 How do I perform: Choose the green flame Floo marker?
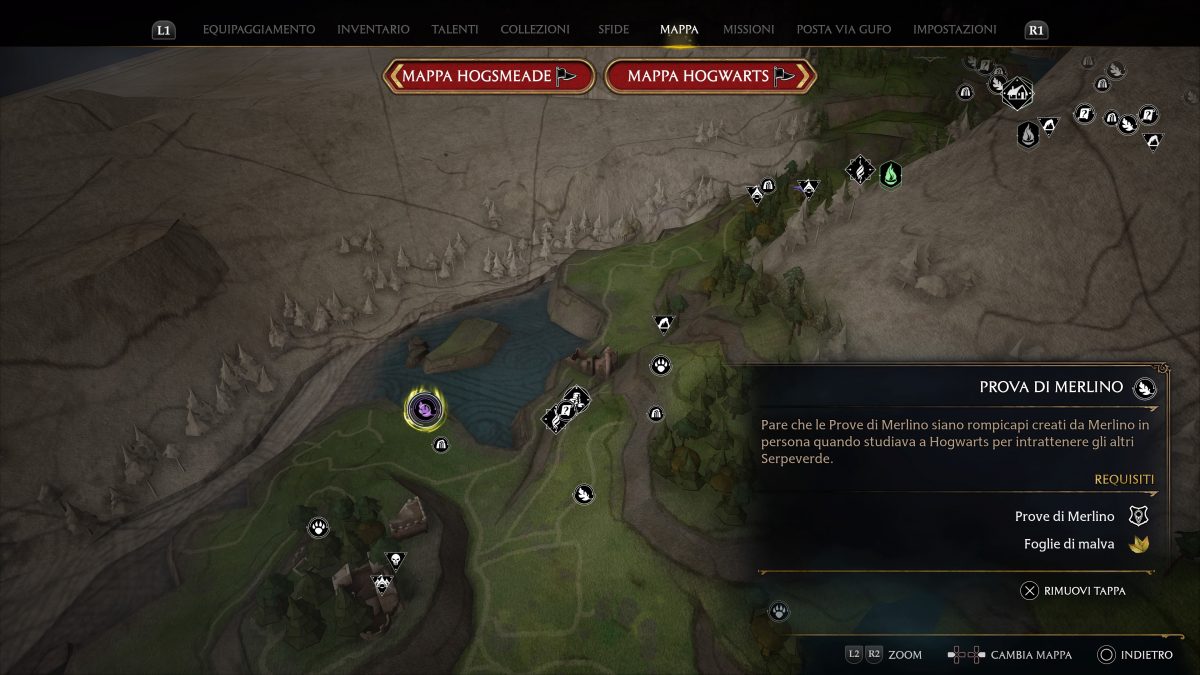click(890, 174)
